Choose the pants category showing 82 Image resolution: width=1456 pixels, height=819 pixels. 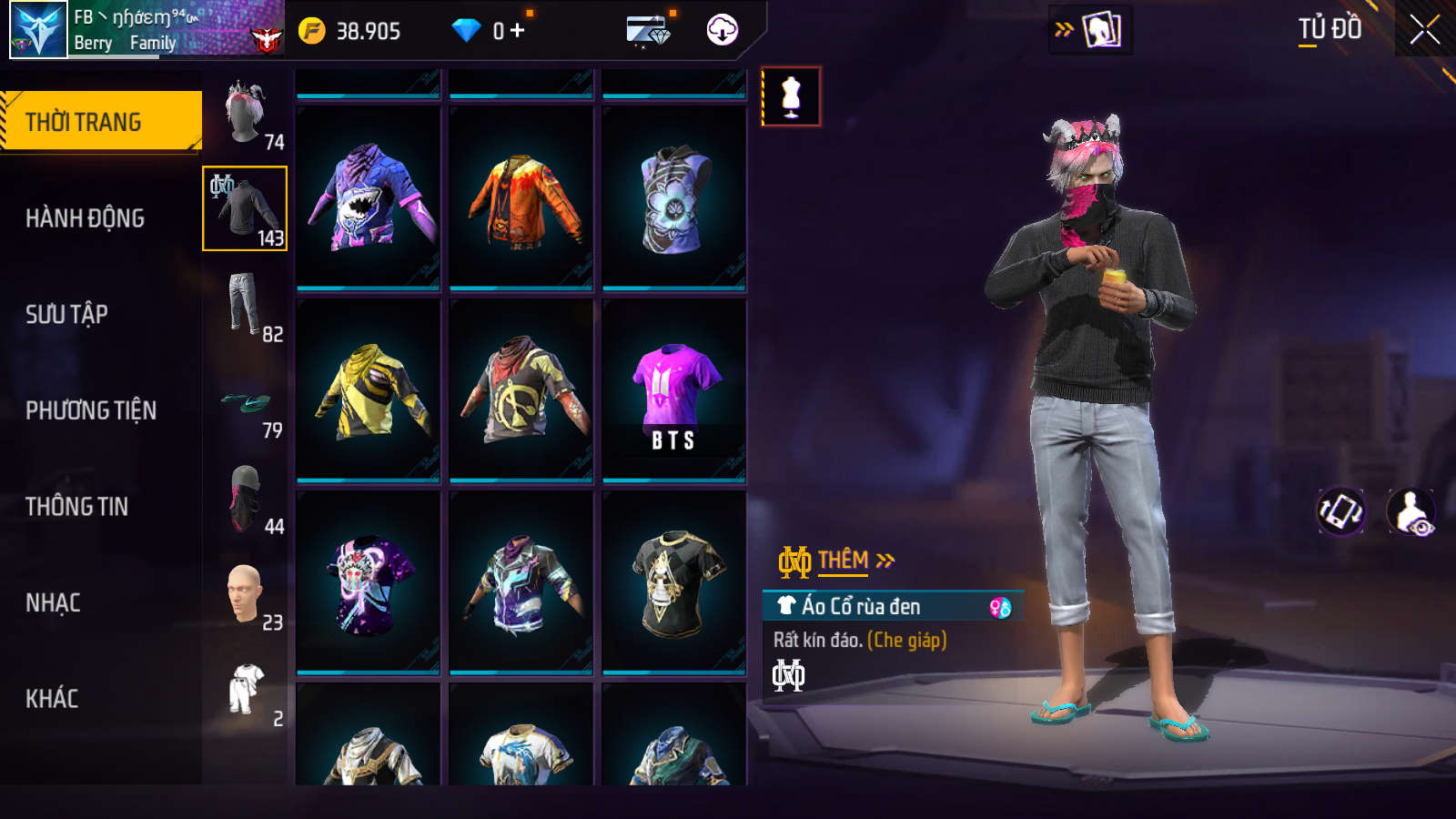246,306
